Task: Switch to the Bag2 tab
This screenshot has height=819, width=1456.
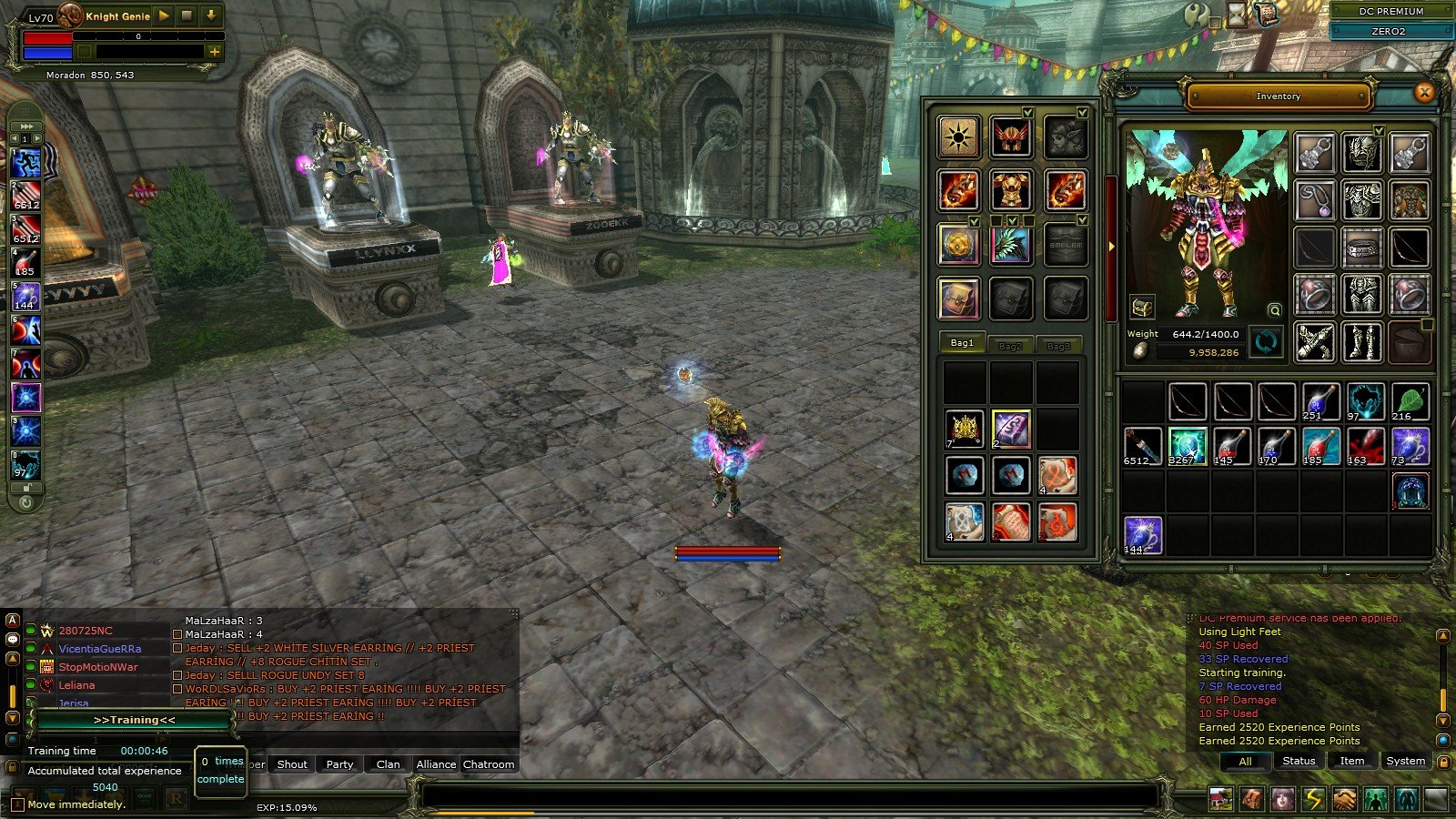Action: (1010, 345)
